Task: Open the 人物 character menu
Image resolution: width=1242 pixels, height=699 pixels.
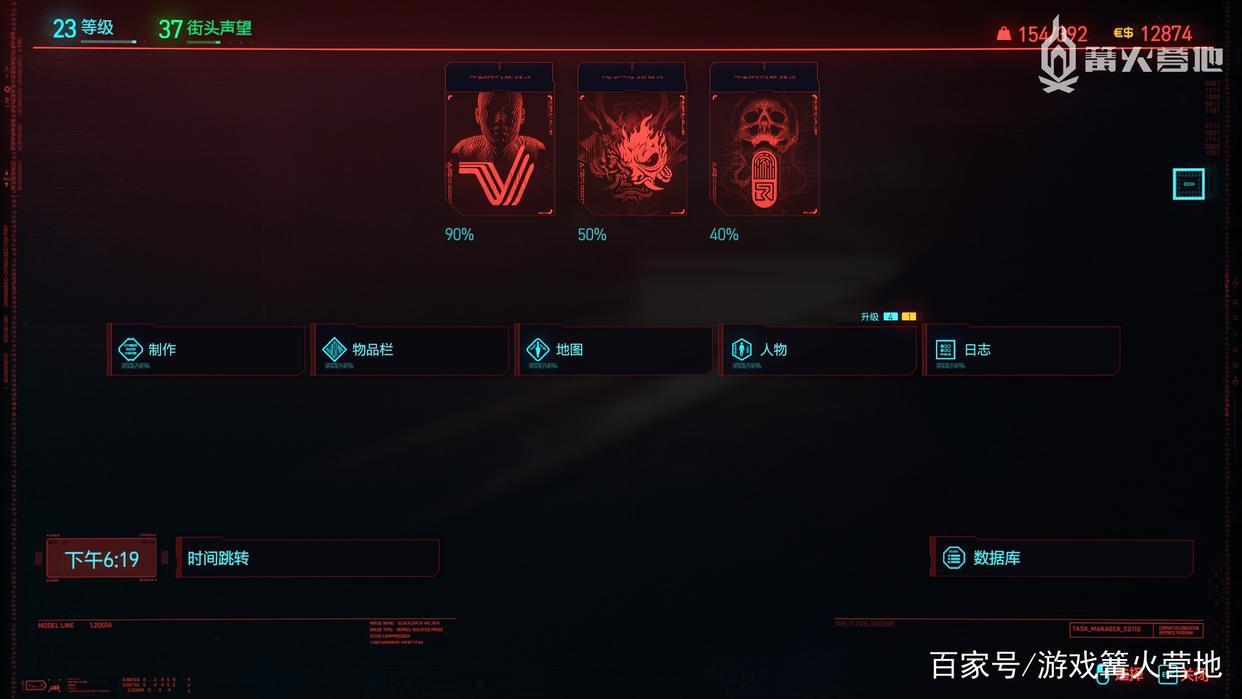Action: (x=818, y=350)
